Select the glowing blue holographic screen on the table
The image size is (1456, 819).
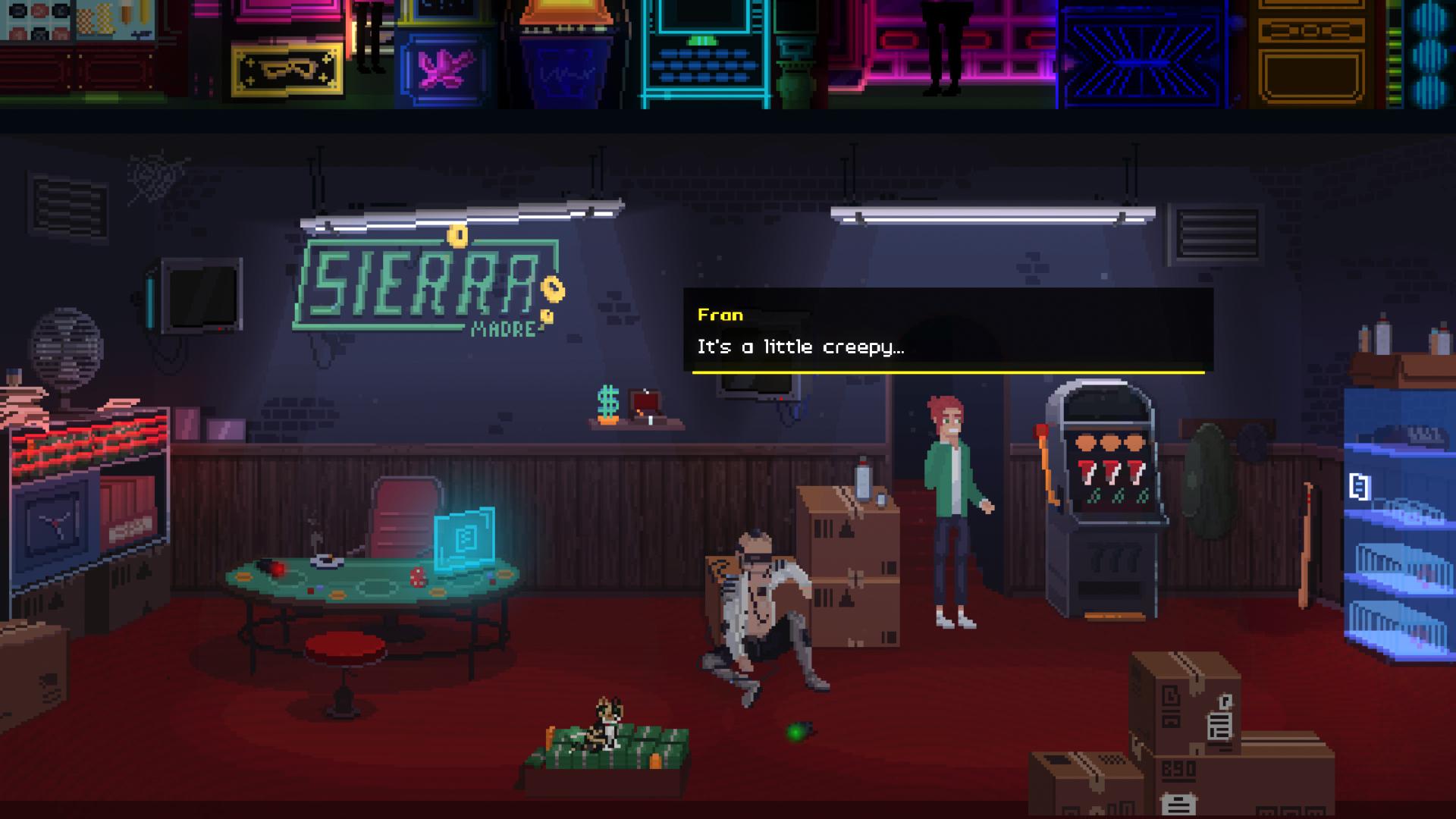coord(463,538)
